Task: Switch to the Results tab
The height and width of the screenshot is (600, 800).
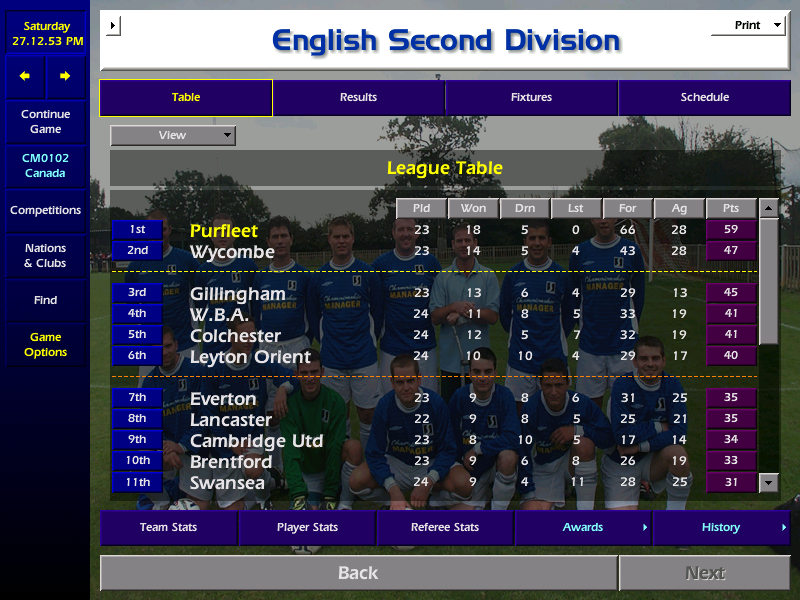Action: 358,97
